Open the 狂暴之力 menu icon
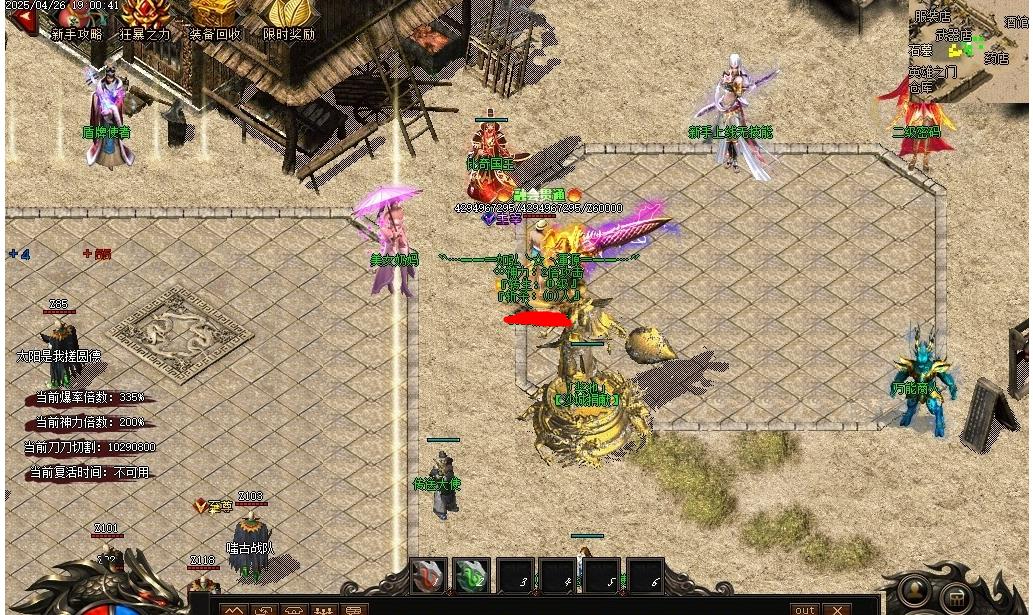The width and height of the screenshot is (1033, 615). pos(145,20)
